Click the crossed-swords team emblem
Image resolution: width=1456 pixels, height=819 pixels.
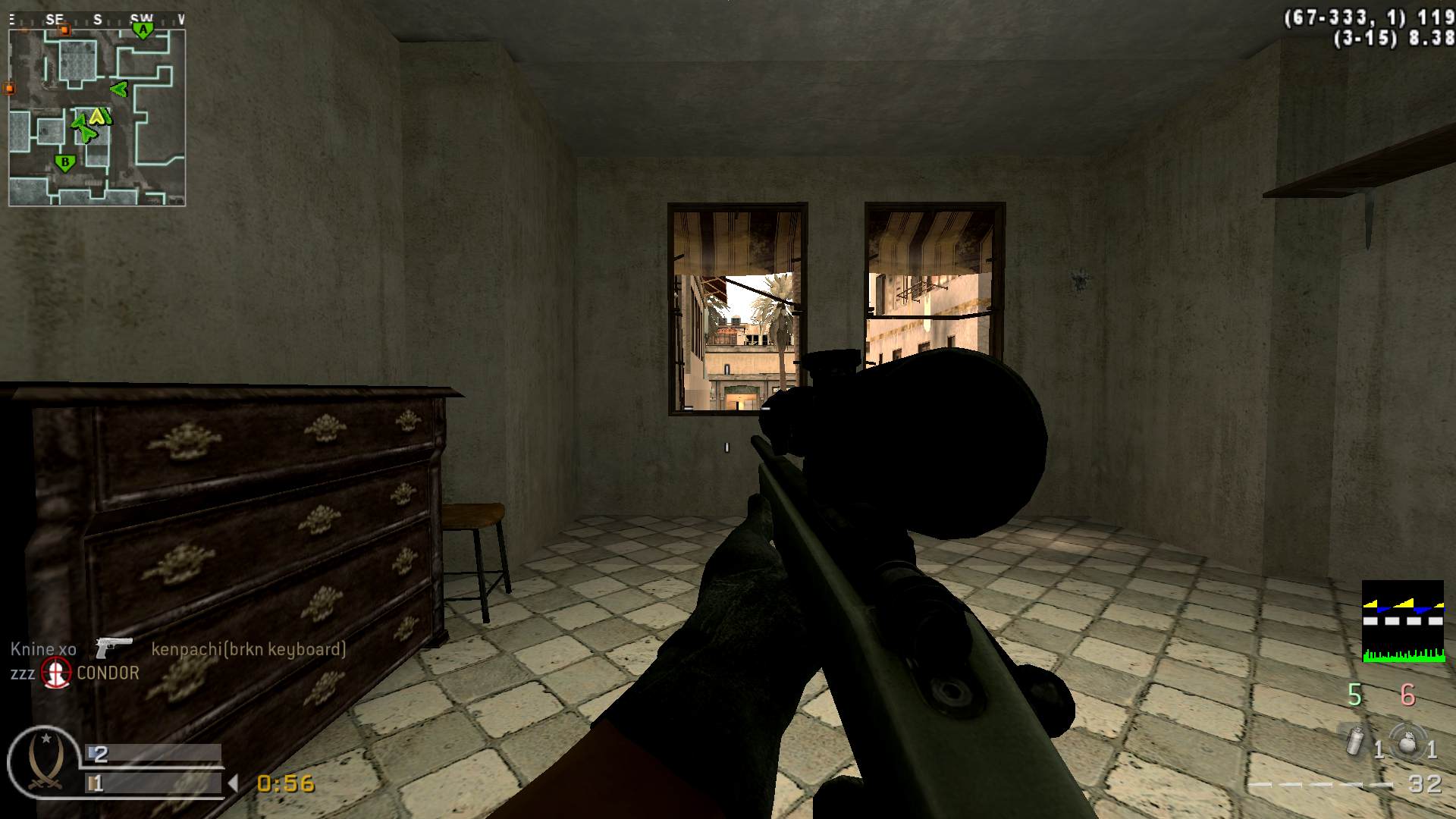[44, 762]
